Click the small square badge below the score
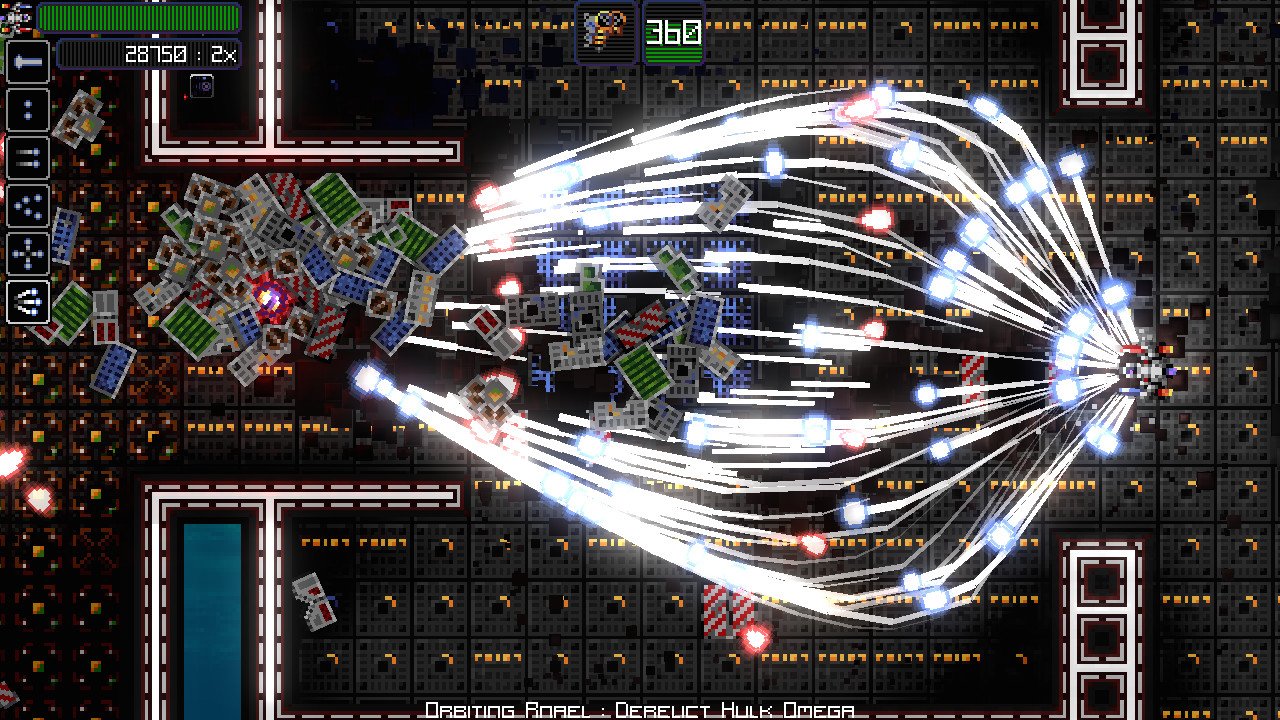Viewport: 1280px width, 720px height. pos(203,88)
